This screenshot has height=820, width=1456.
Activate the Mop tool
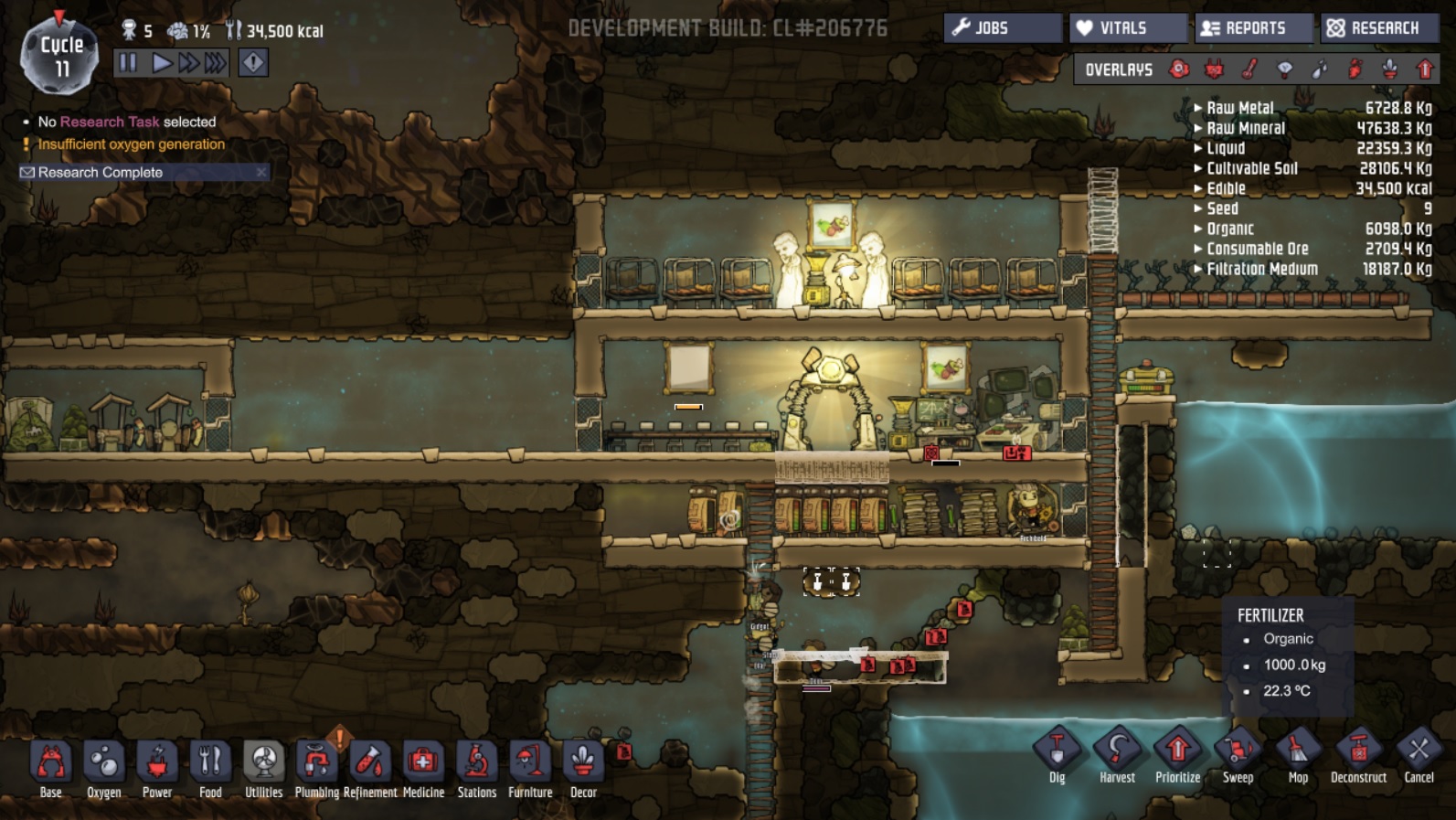pyautogui.click(x=1298, y=756)
